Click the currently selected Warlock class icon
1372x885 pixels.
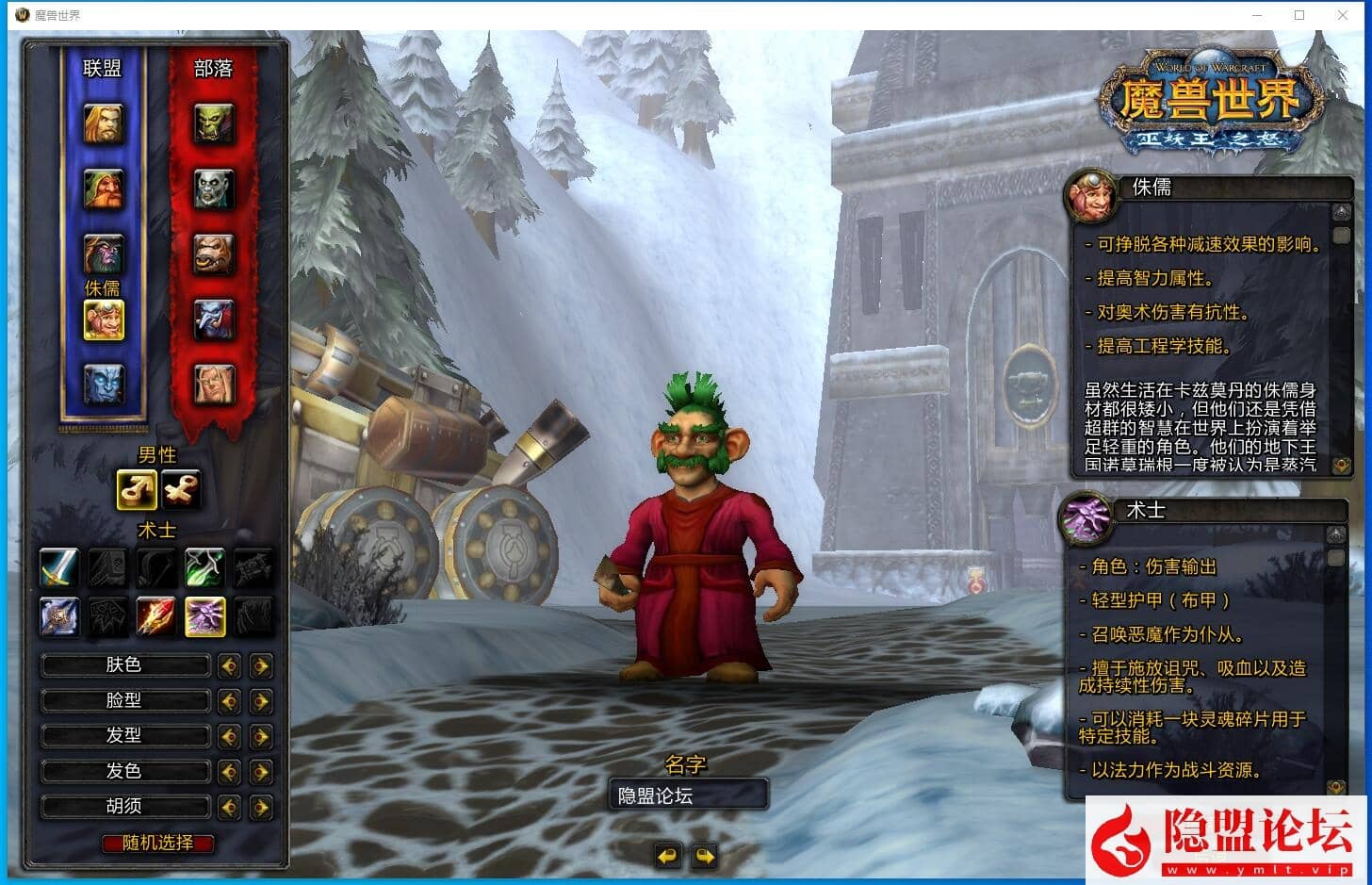(205, 617)
